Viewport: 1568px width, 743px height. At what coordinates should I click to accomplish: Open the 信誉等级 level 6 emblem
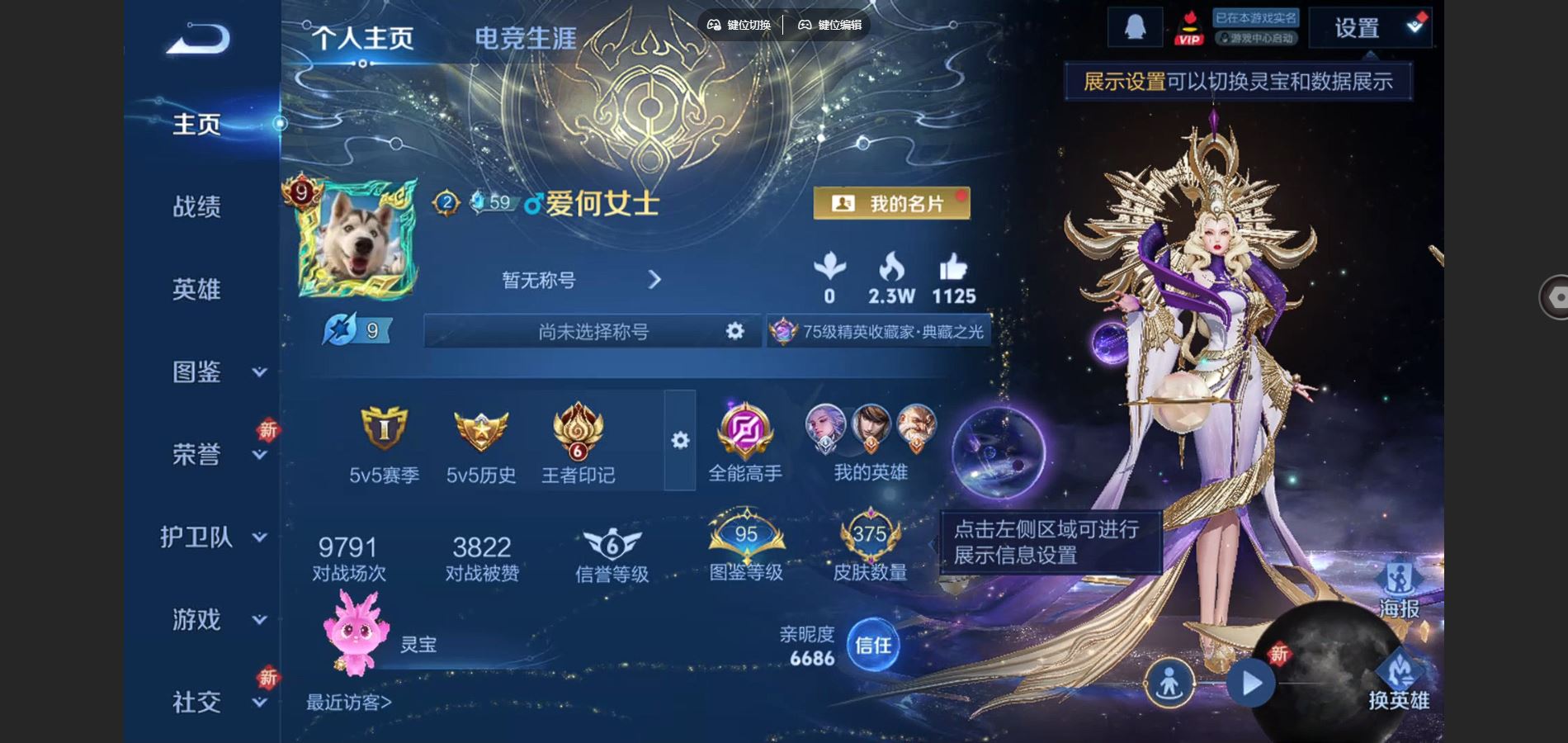(x=612, y=541)
